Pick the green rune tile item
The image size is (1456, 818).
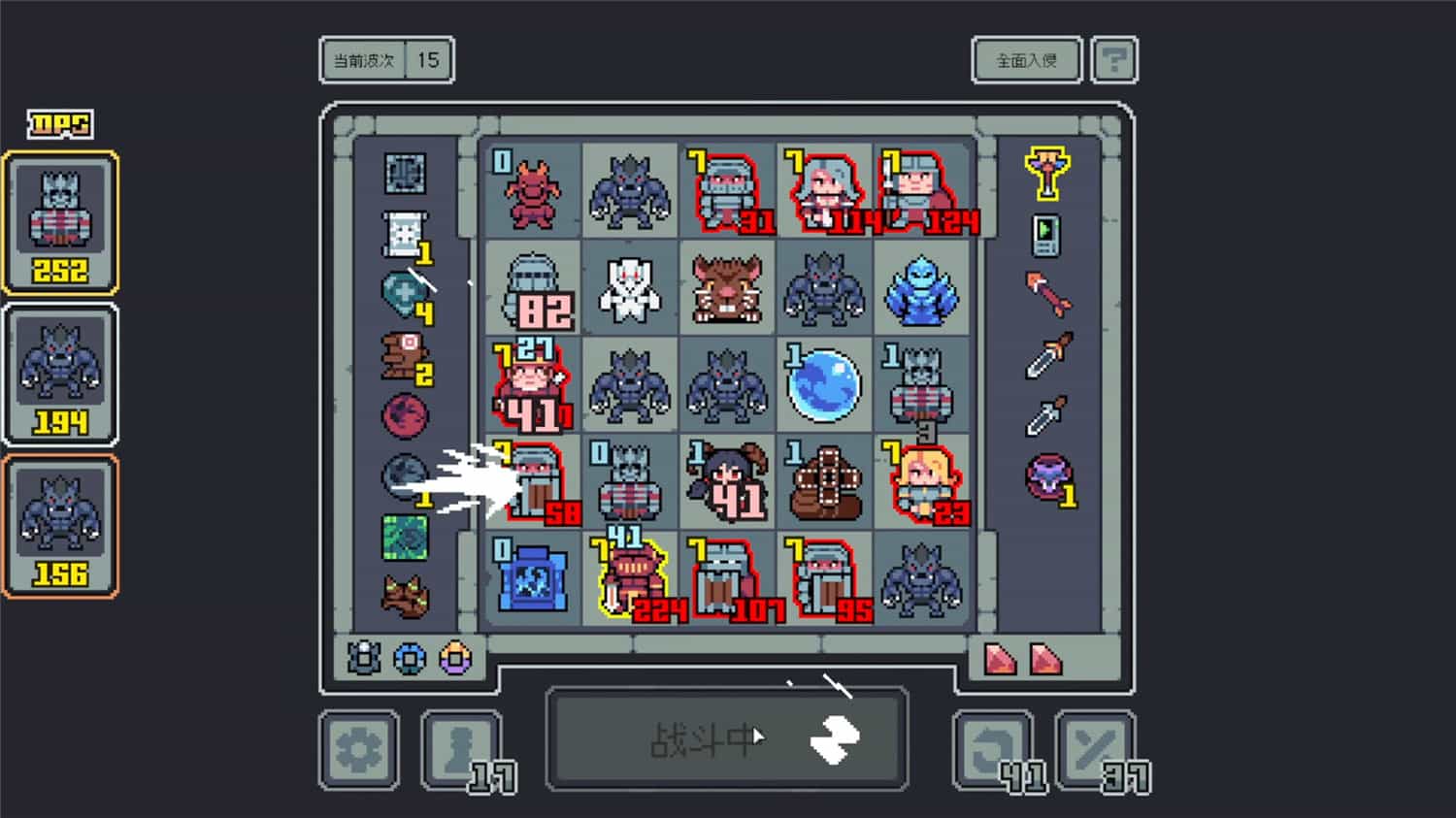[x=408, y=536]
